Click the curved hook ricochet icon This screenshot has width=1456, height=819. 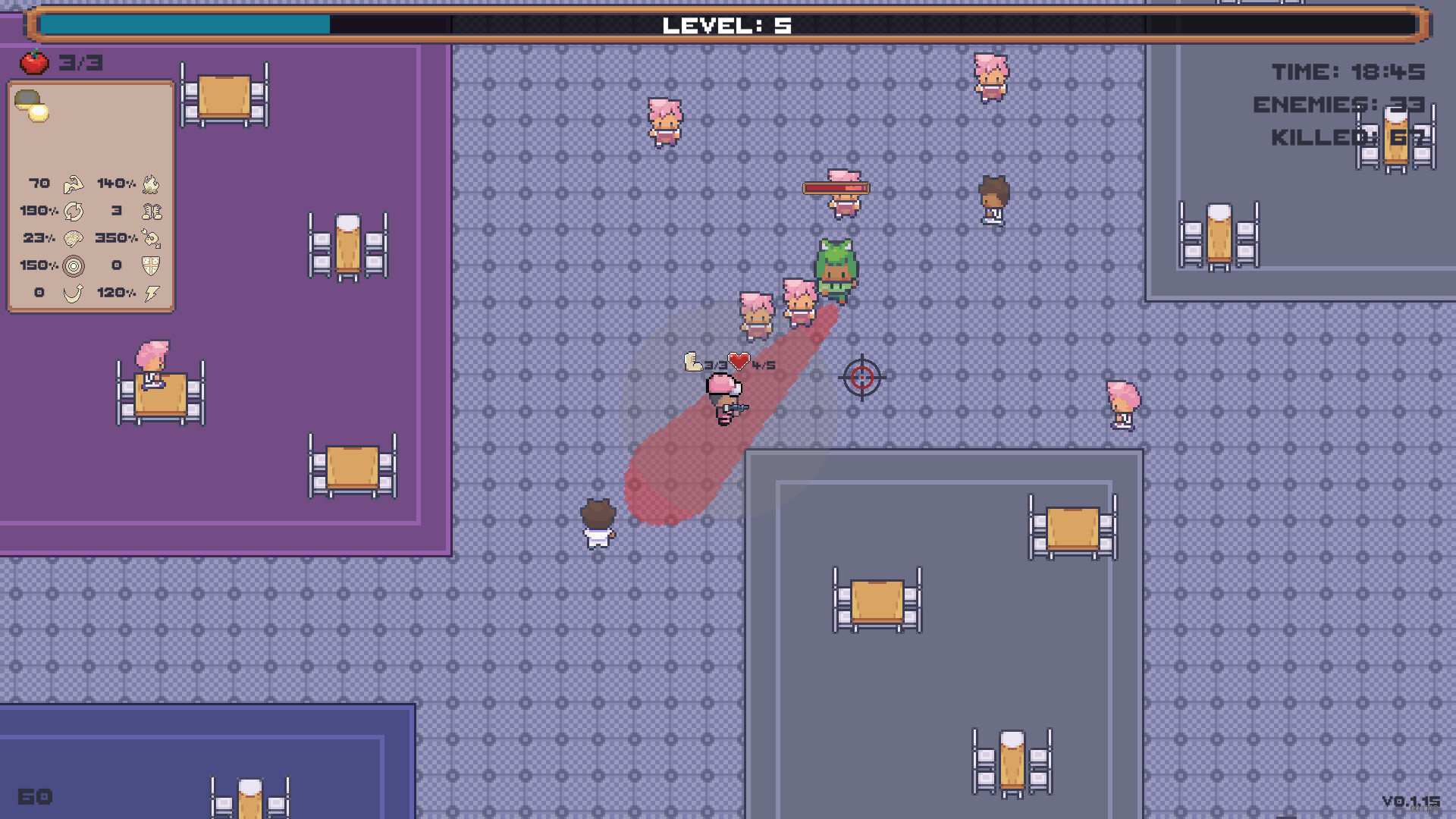click(74, 293)
